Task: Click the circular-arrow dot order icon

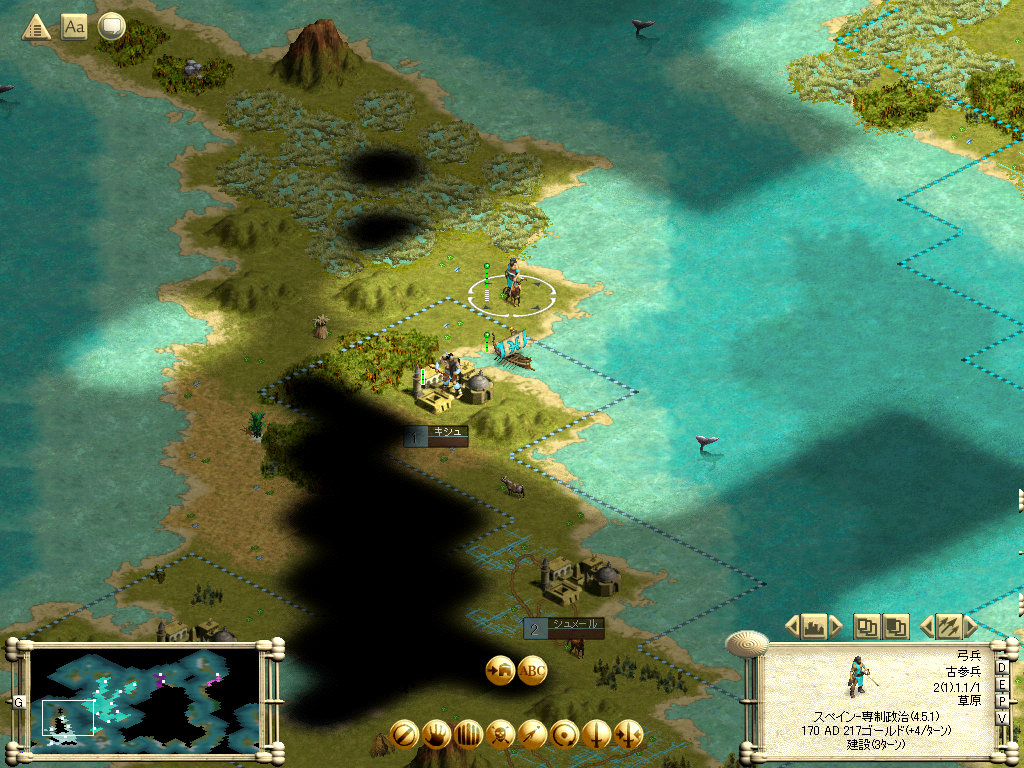Action: pos(564,734)
